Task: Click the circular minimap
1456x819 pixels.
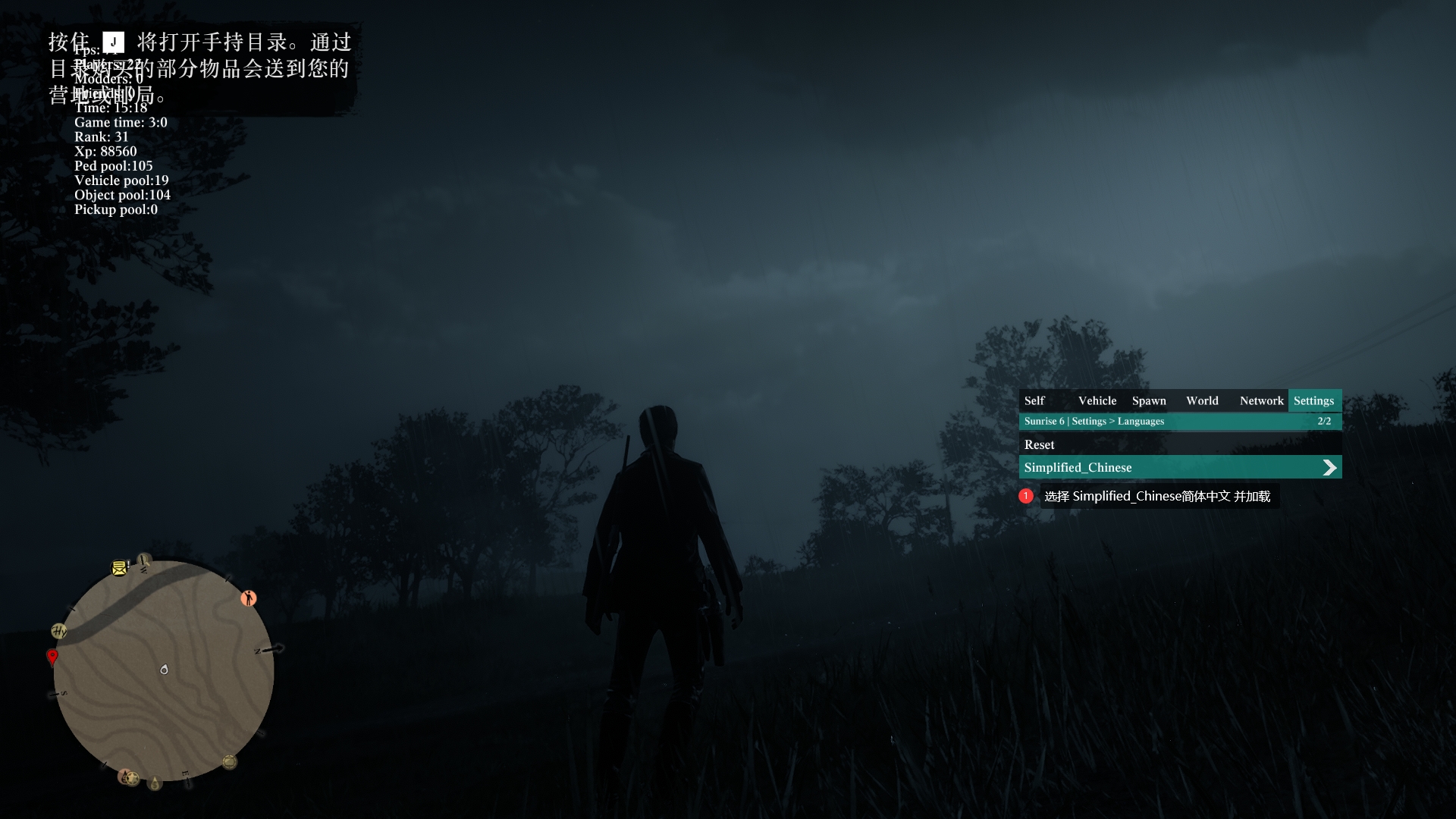Action: (164, 671)
